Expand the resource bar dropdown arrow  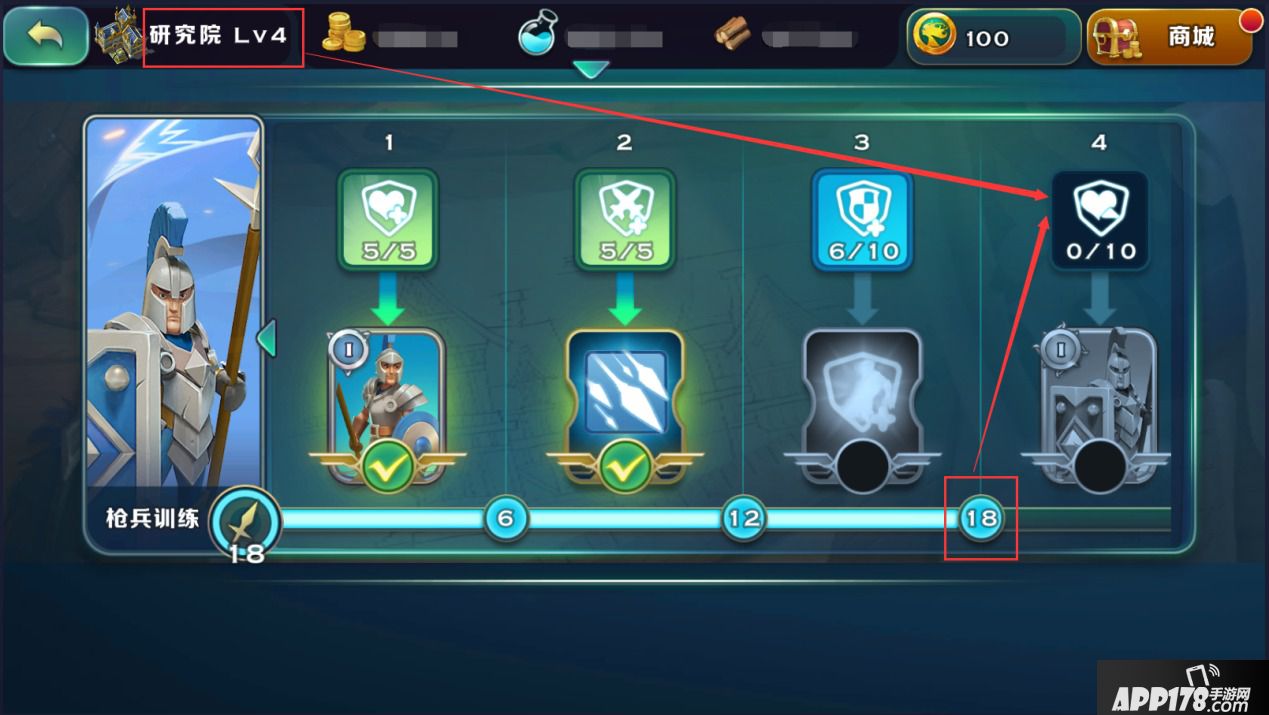592,70
